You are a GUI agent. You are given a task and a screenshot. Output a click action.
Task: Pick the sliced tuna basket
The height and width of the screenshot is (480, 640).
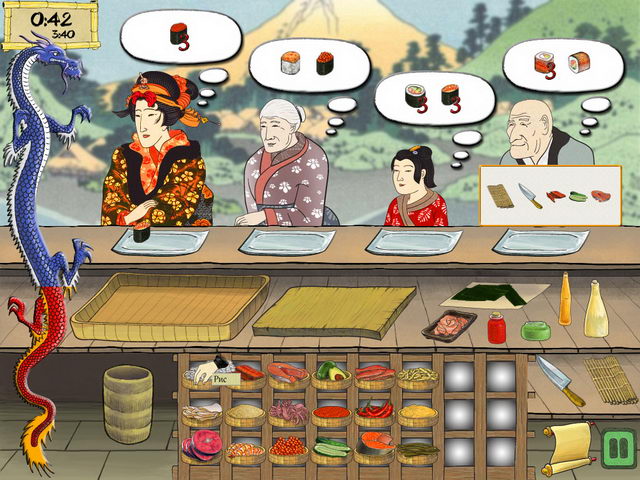pyautogui.click(x=200, y=445)
